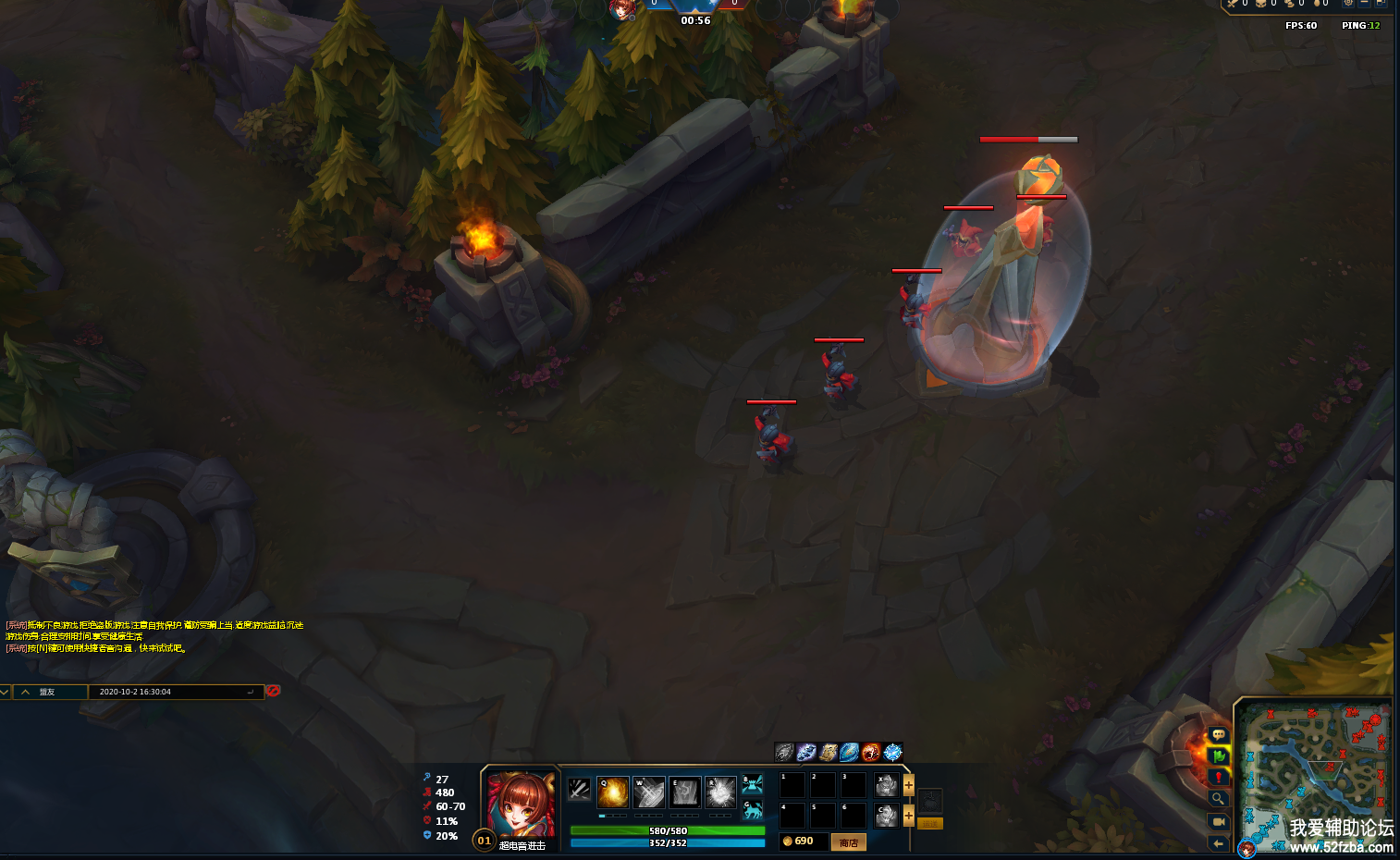1400x860 pixels.
Task: Cast the Q fireball ability
Action: pyautogui.click(x=612, y=792)
